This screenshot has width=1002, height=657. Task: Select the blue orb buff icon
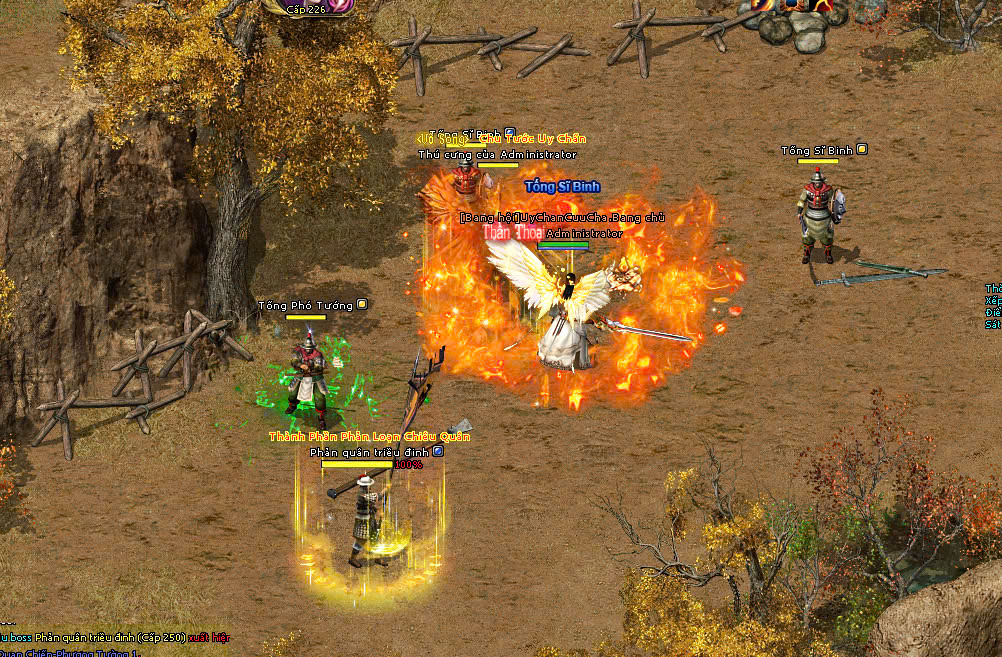click(793, 5)
